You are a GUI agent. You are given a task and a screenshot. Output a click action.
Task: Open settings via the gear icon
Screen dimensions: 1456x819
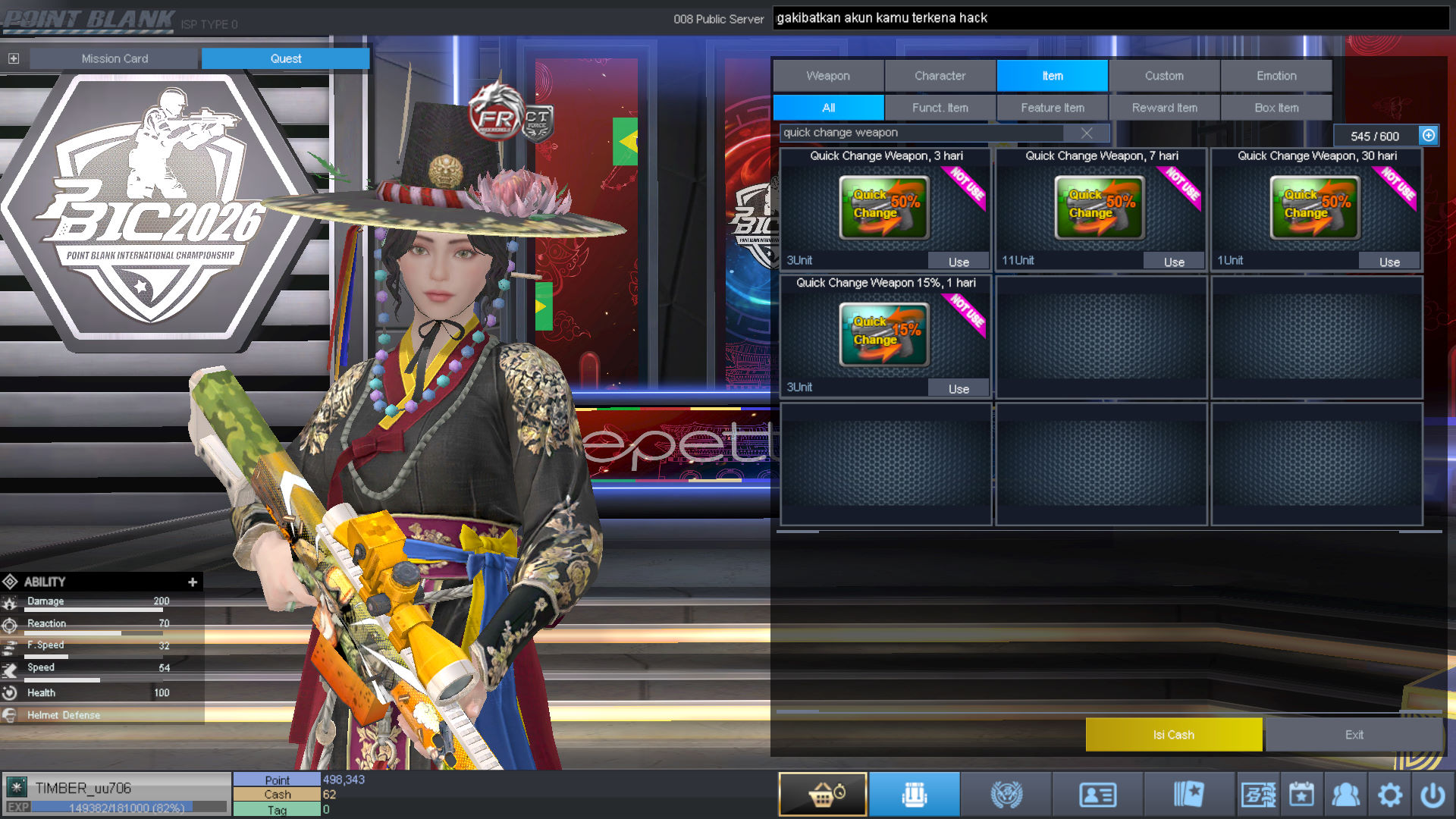pos(1389,795)
